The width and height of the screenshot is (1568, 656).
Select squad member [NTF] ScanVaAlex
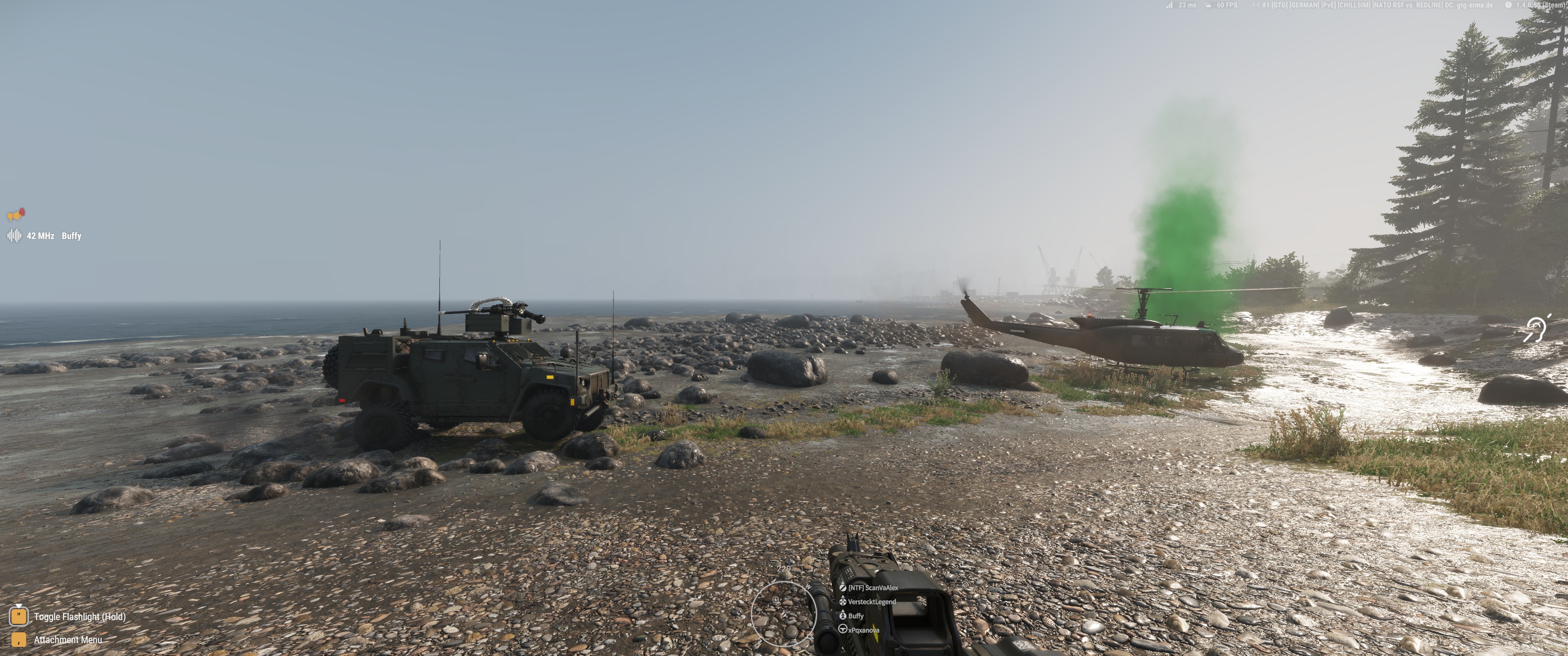[872, 588]
